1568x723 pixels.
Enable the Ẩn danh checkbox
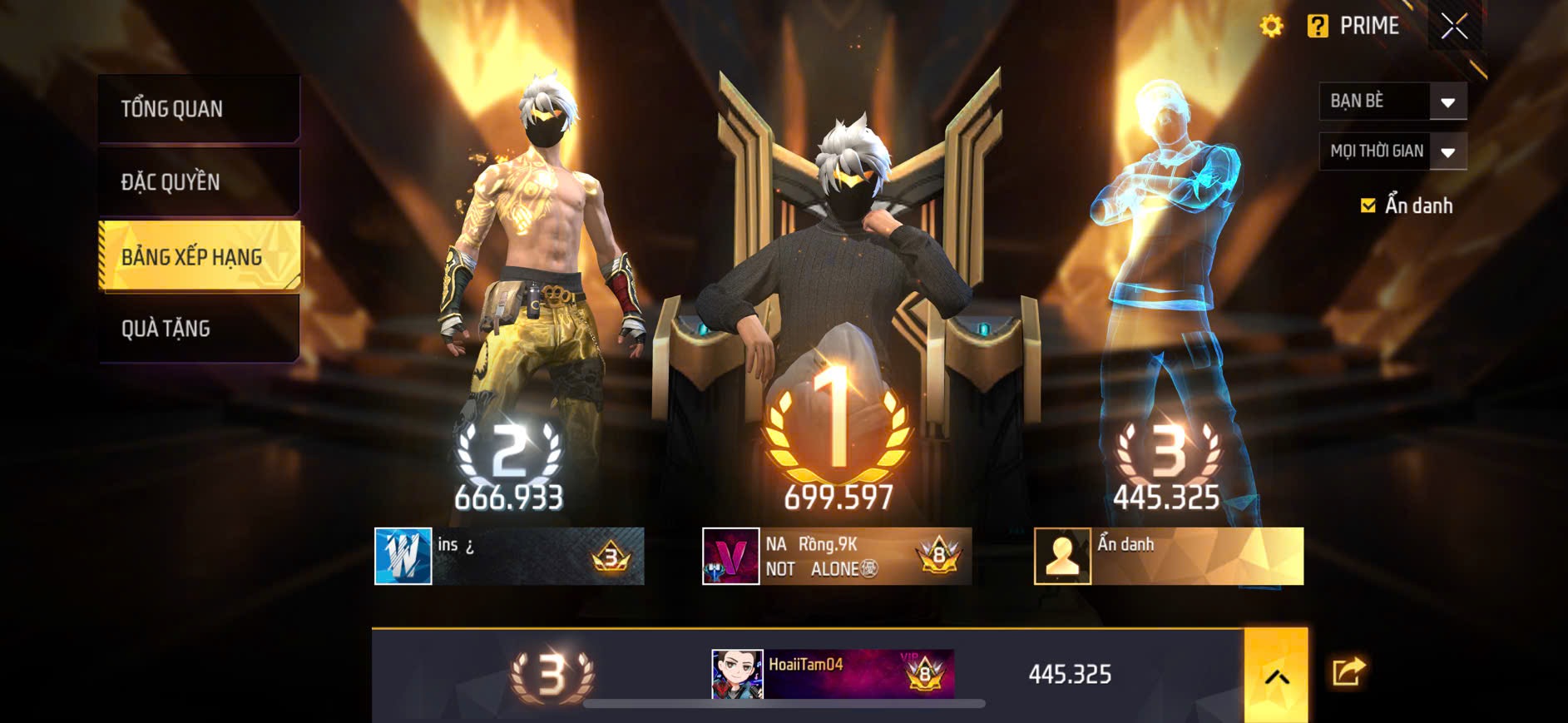(1368, 206)
